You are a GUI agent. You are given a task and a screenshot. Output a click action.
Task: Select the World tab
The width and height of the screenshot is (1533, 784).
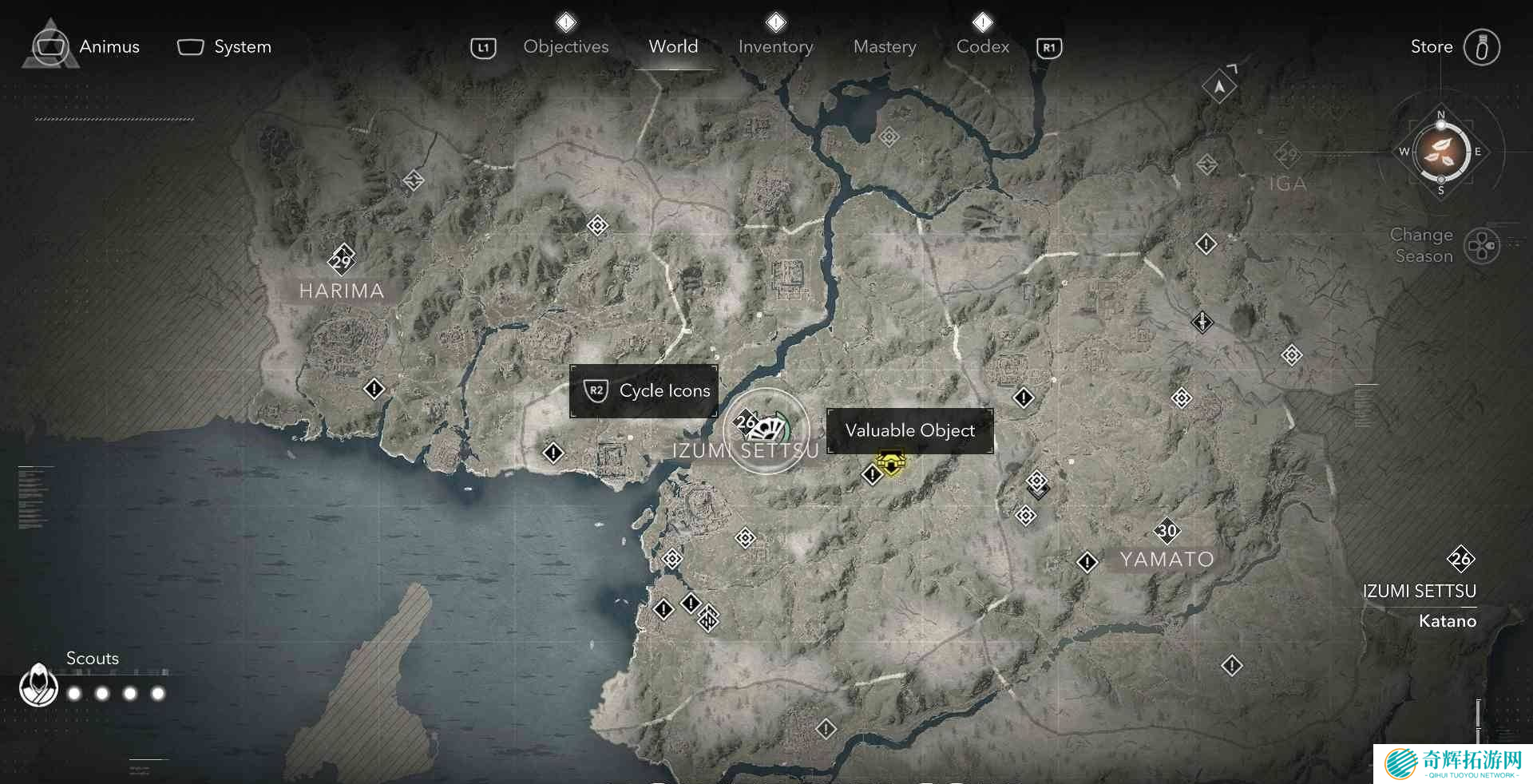pos(673,47)
